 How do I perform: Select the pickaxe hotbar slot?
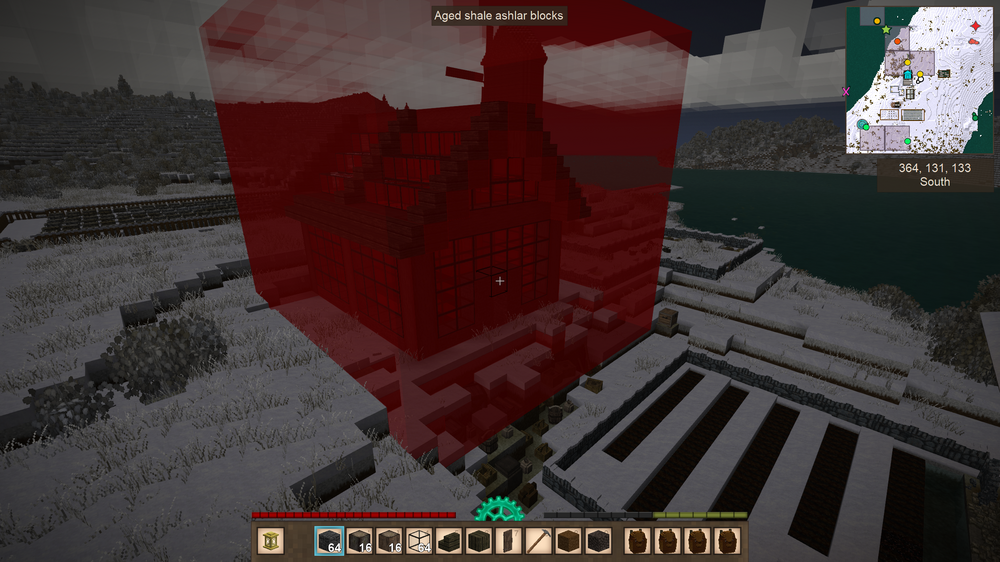pos(539,541)
